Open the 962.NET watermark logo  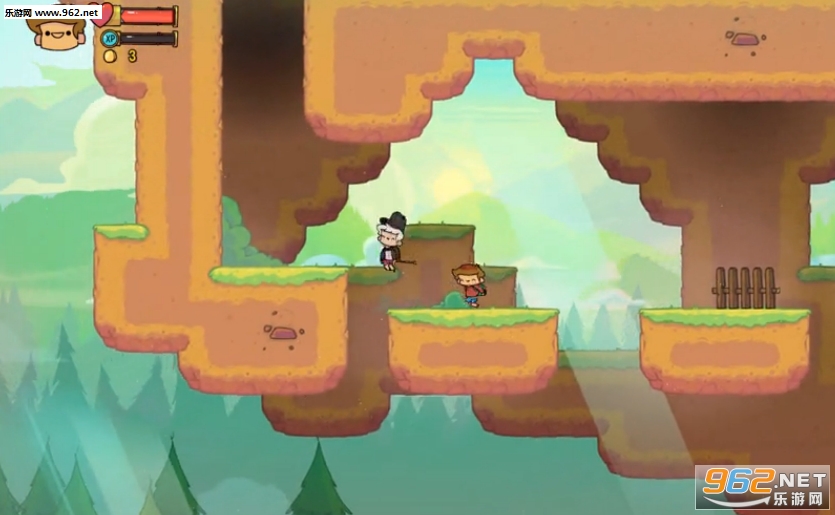click(762, 487)
